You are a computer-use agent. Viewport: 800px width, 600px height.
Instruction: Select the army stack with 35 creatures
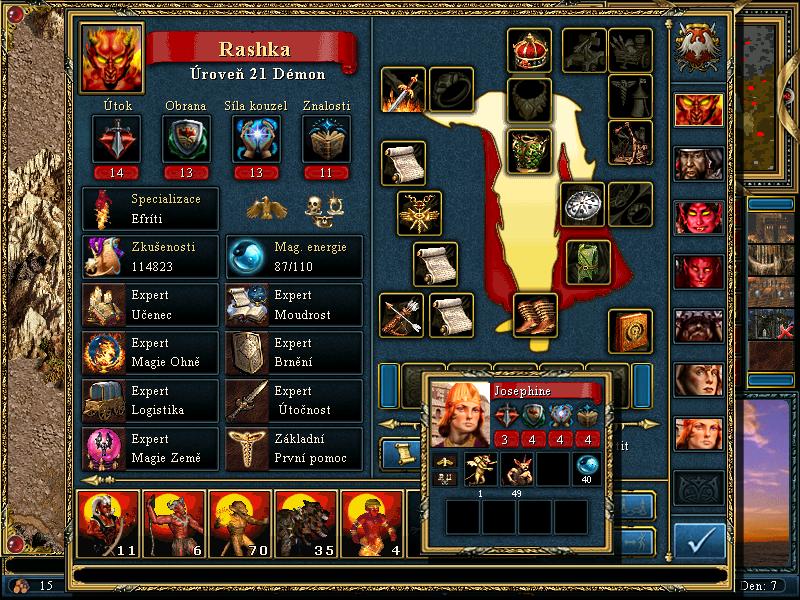[x=305, y=524]
